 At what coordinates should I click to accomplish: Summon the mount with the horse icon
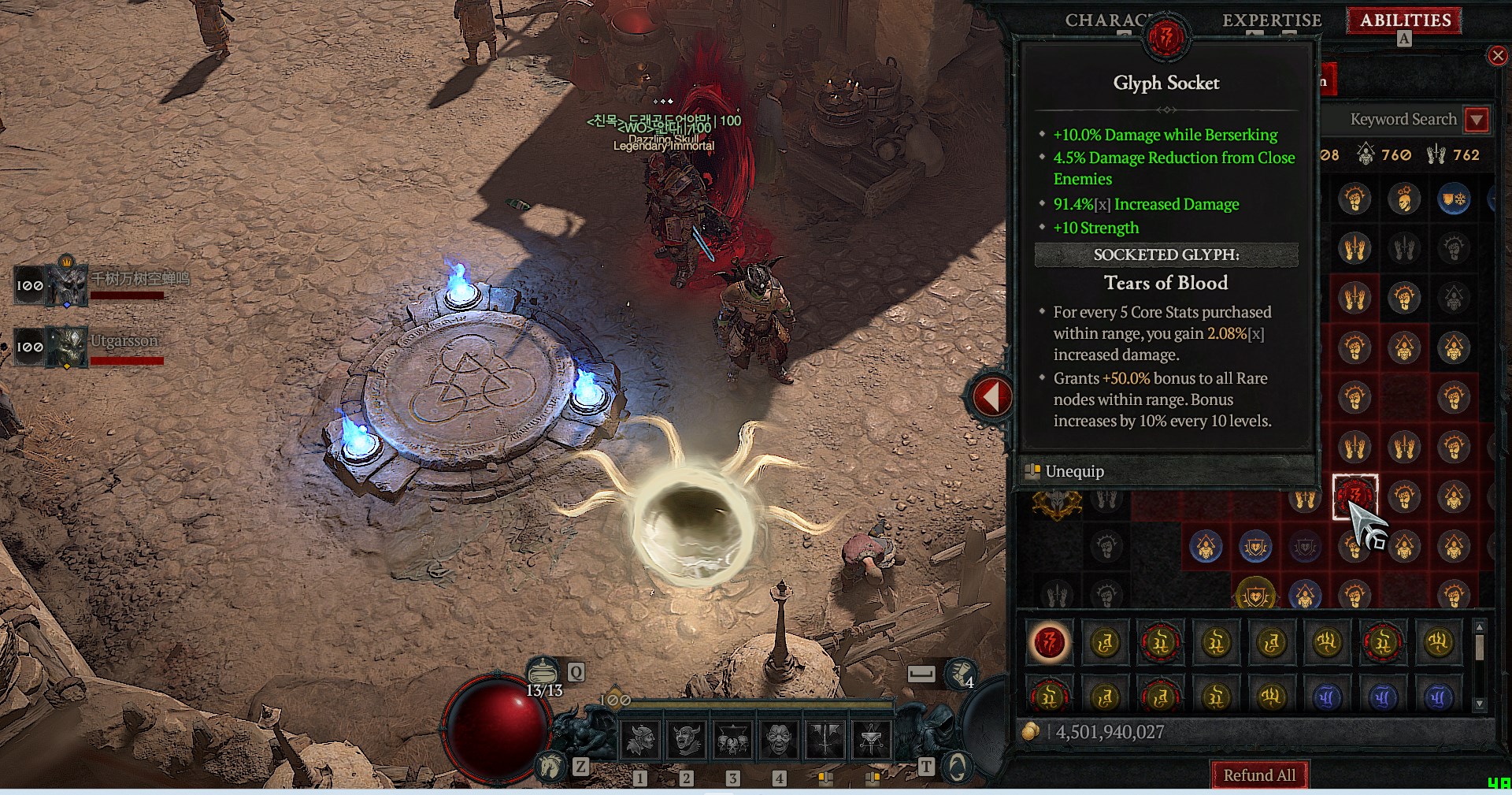pos(550,766)
